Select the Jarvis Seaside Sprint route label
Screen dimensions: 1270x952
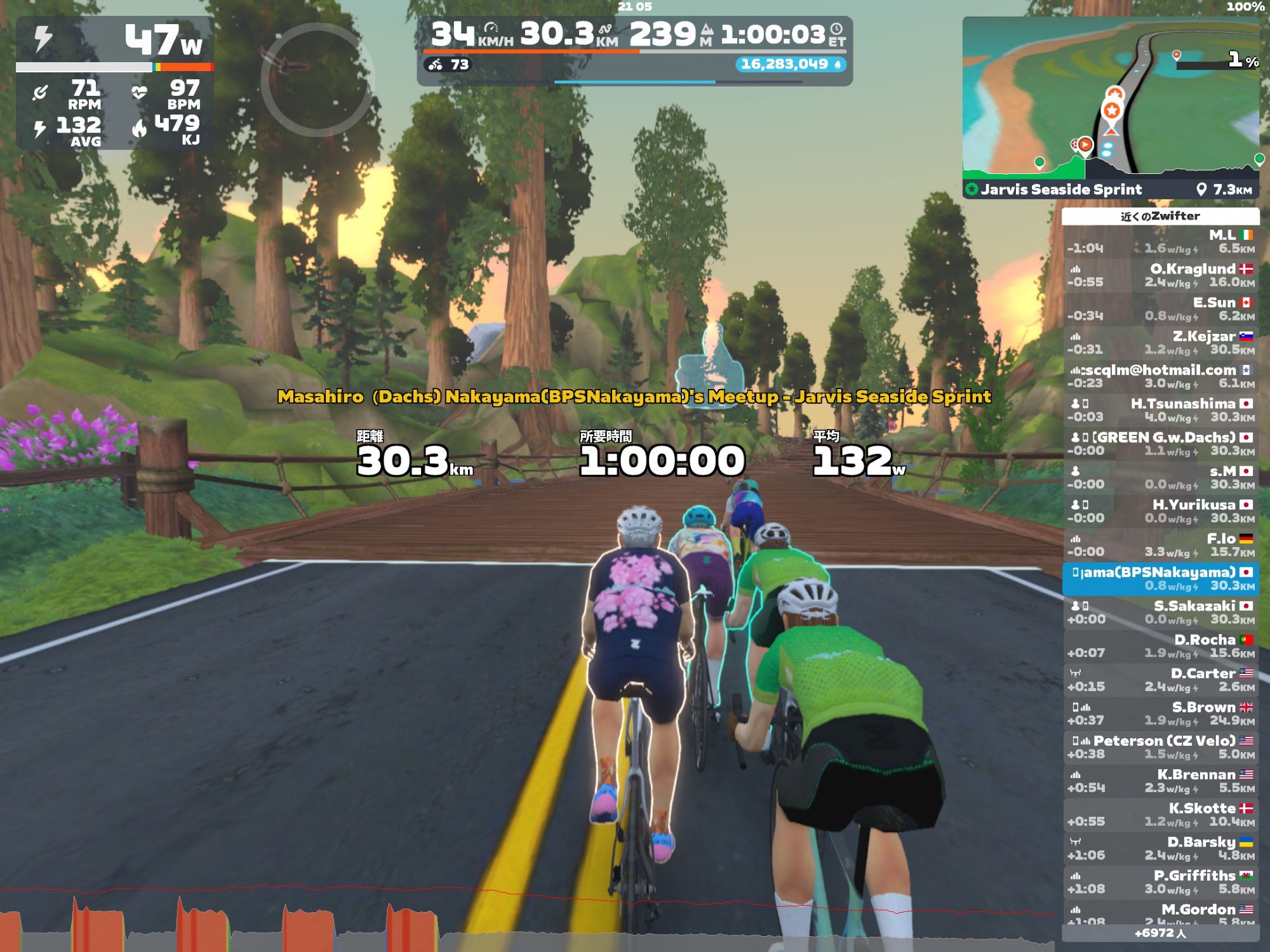(x=1060, y=189)
